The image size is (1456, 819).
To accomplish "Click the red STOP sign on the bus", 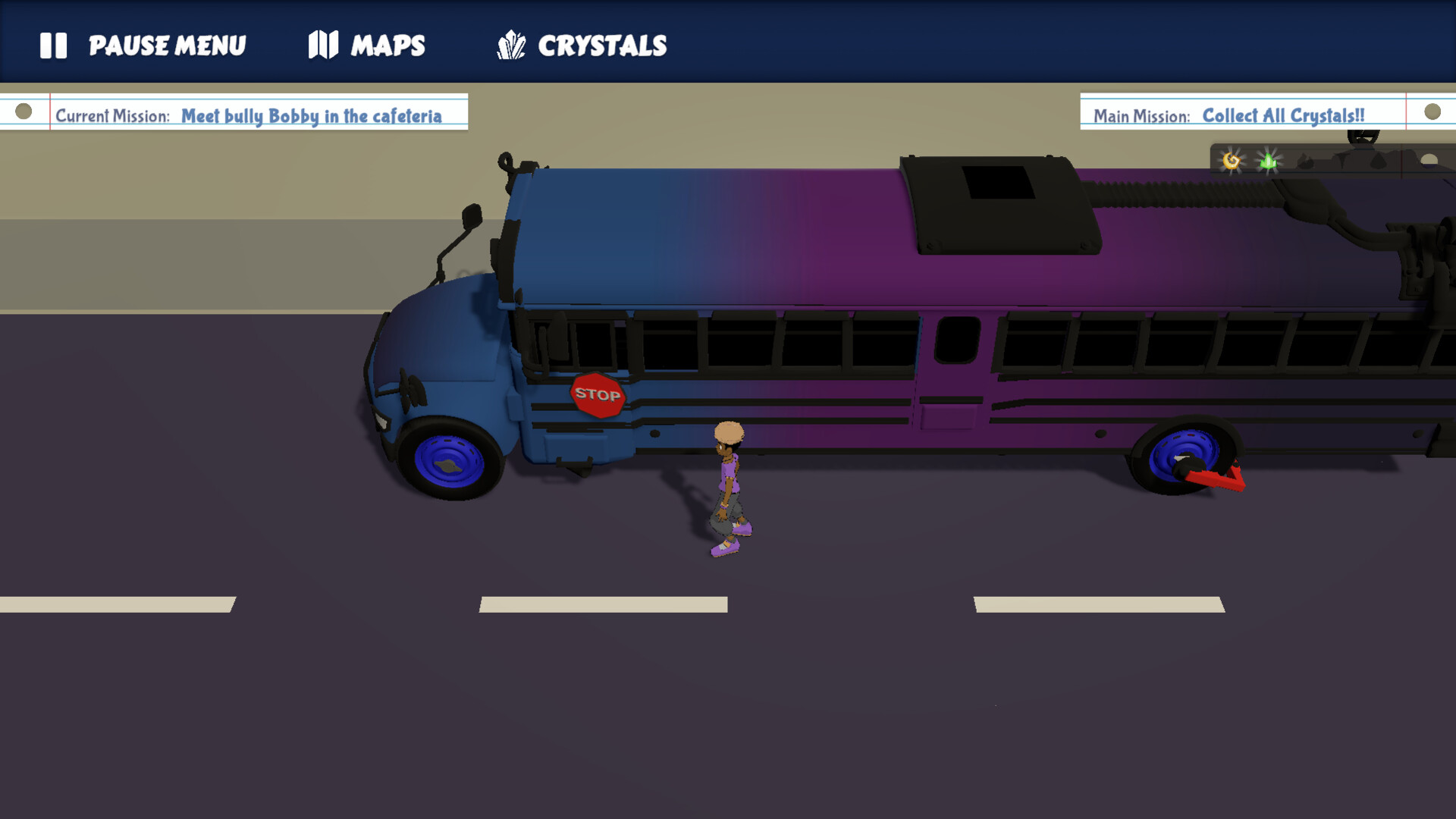I will [x=598, y=394].
